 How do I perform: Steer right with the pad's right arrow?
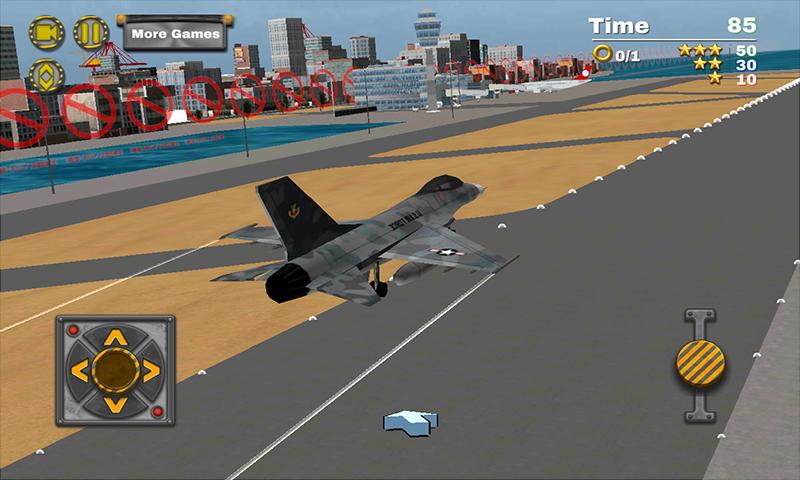point(149,371)
